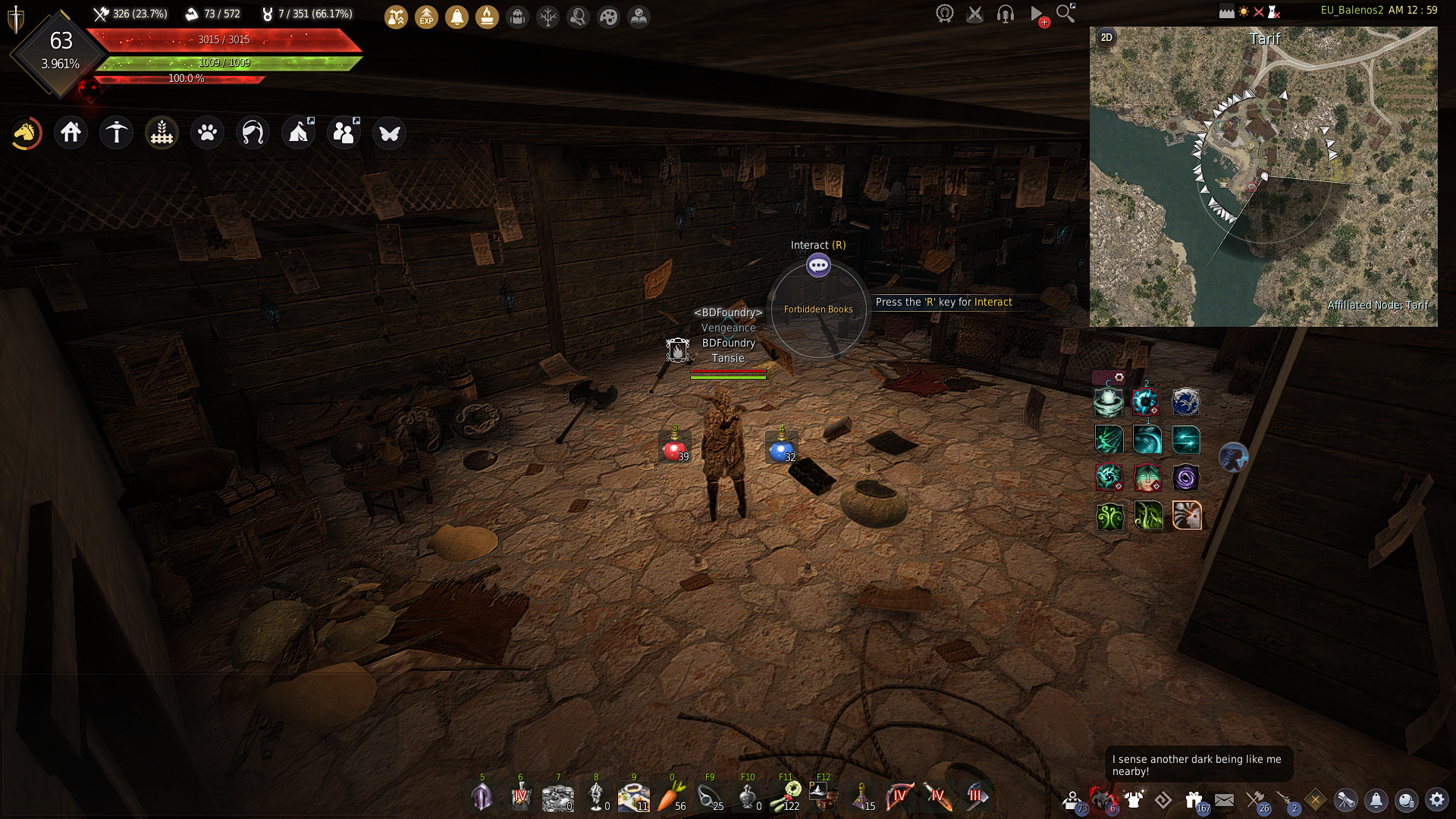Click the tent camp icon
The image size is (1456, 819).
pyautogui.click(x=298, y=133)
